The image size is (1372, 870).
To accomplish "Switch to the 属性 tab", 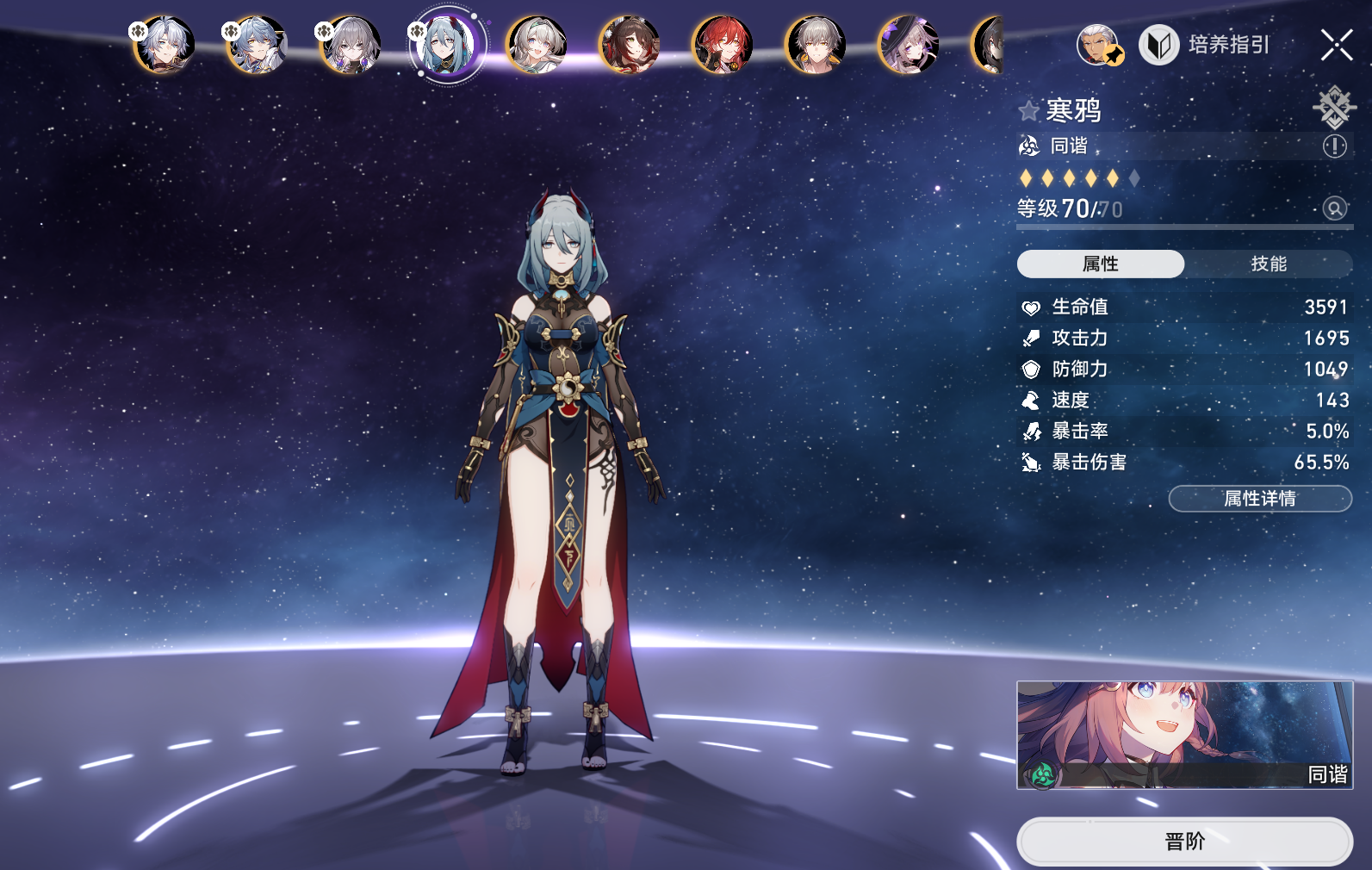I will (x=1100, y=264).
